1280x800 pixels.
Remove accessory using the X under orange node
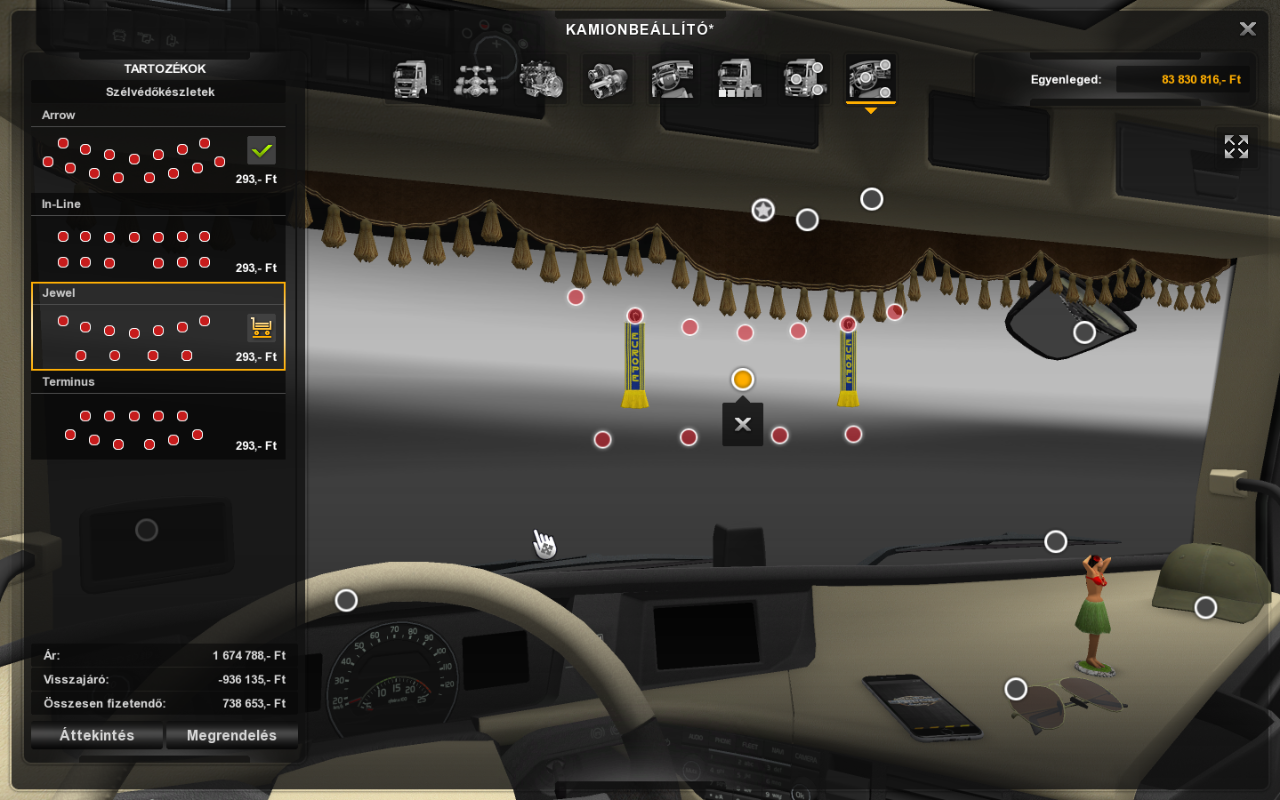(x=742, y=424)
